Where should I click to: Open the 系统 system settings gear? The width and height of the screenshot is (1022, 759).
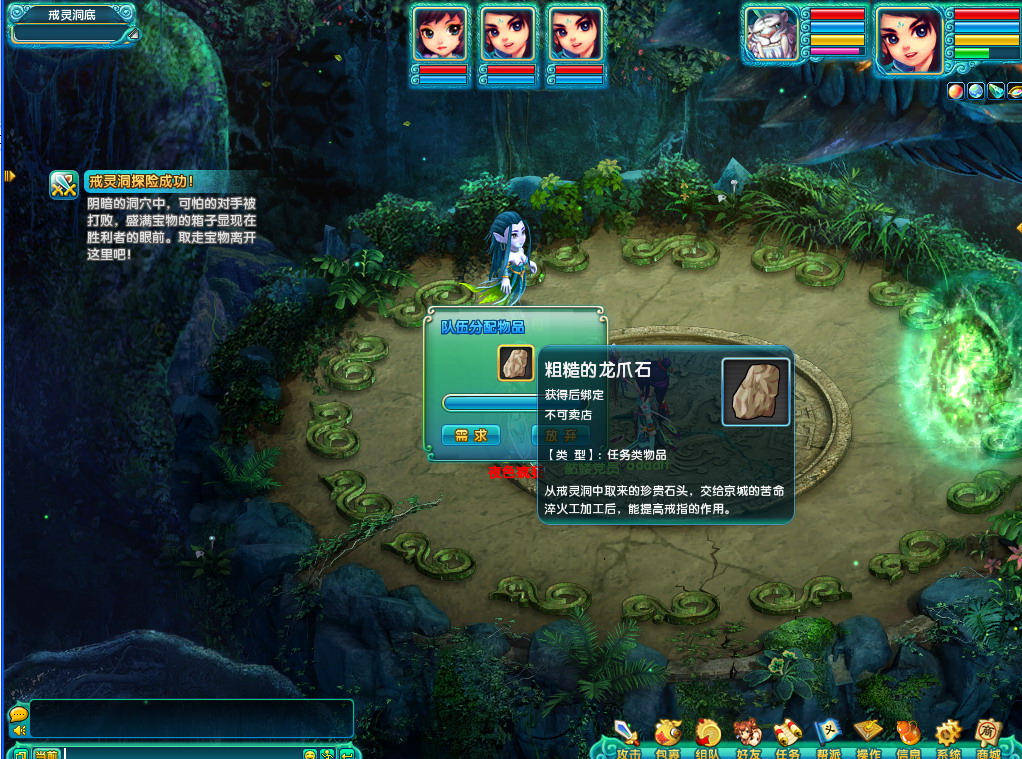coord(948,735)
